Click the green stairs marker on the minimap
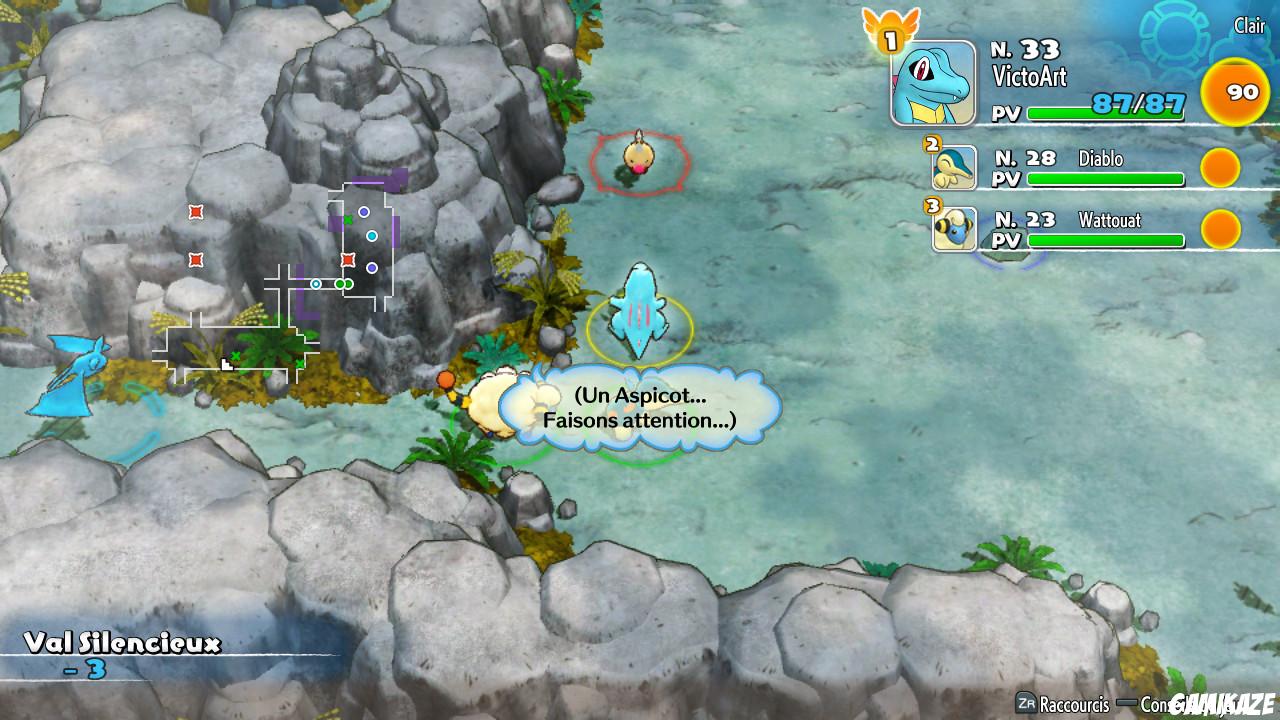Image resolution: width=1280 pixels, height=720 pixels. (348, 220)
